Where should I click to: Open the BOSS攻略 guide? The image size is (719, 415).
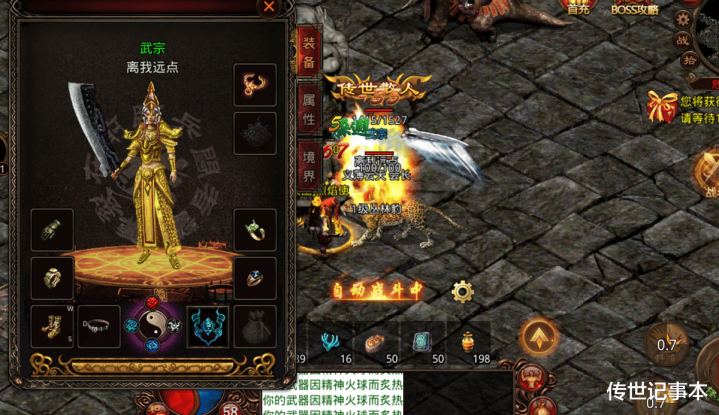[635, 8]
